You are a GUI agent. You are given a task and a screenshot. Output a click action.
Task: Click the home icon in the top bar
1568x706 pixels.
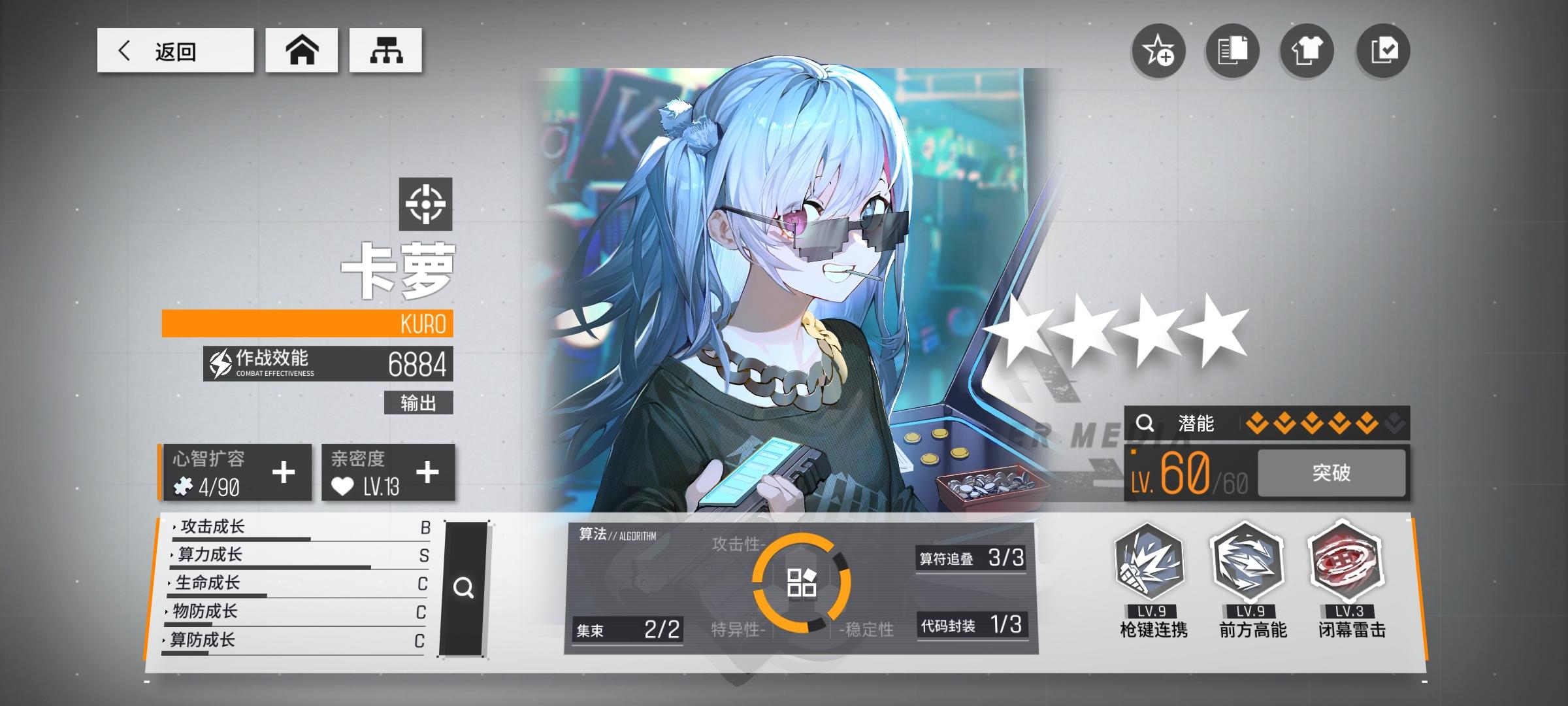302,50
